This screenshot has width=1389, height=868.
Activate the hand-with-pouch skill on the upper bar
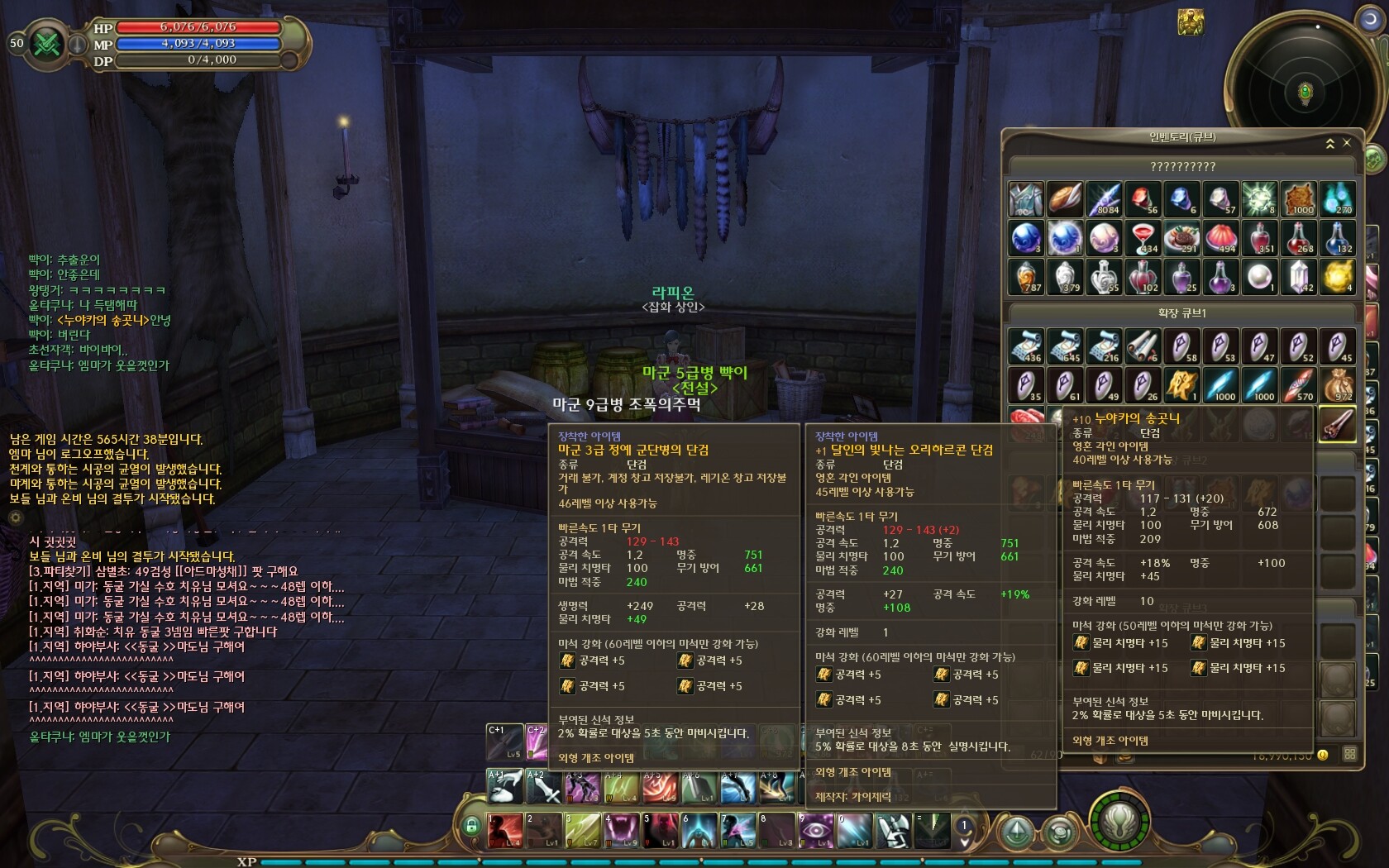click(x=505, y=786)
